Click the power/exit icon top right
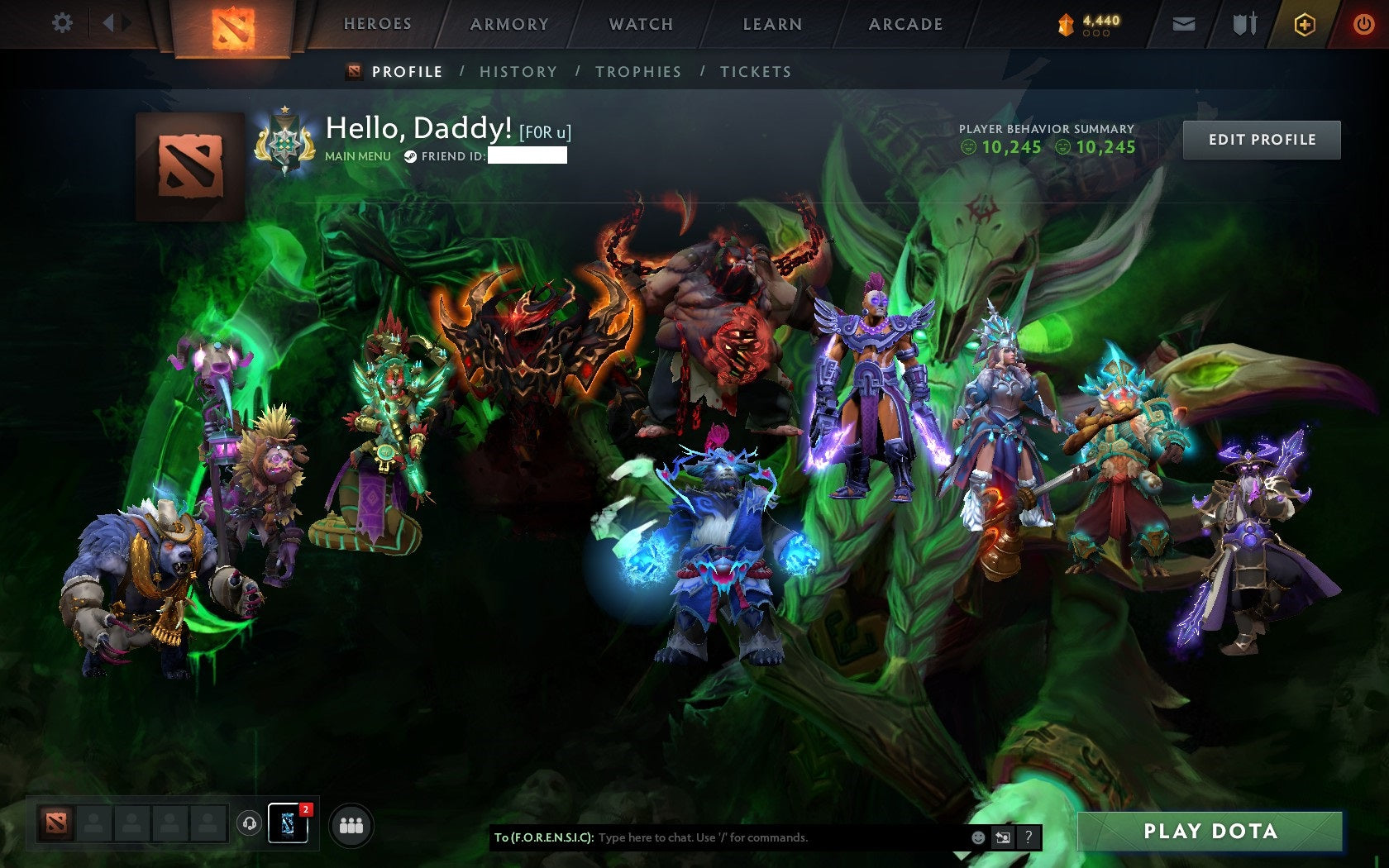The height and width of the screenshot is (868, 1389). pos(1363,24)
